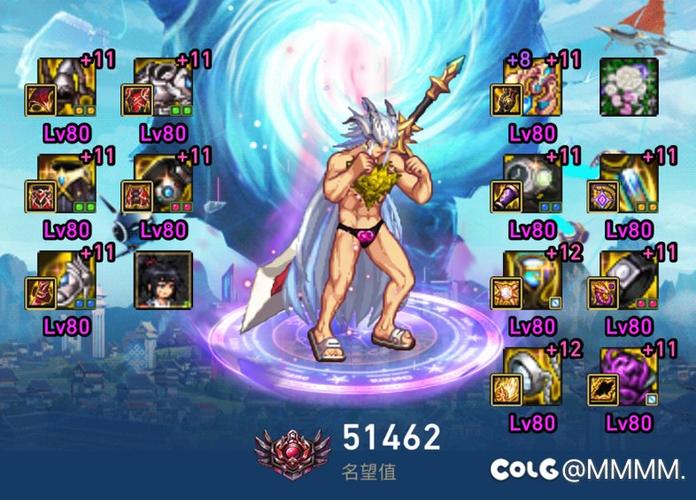The height and width of the screenshot is (500, 696).
Task: Open the white flower bouquet slot
Action: 629,87
